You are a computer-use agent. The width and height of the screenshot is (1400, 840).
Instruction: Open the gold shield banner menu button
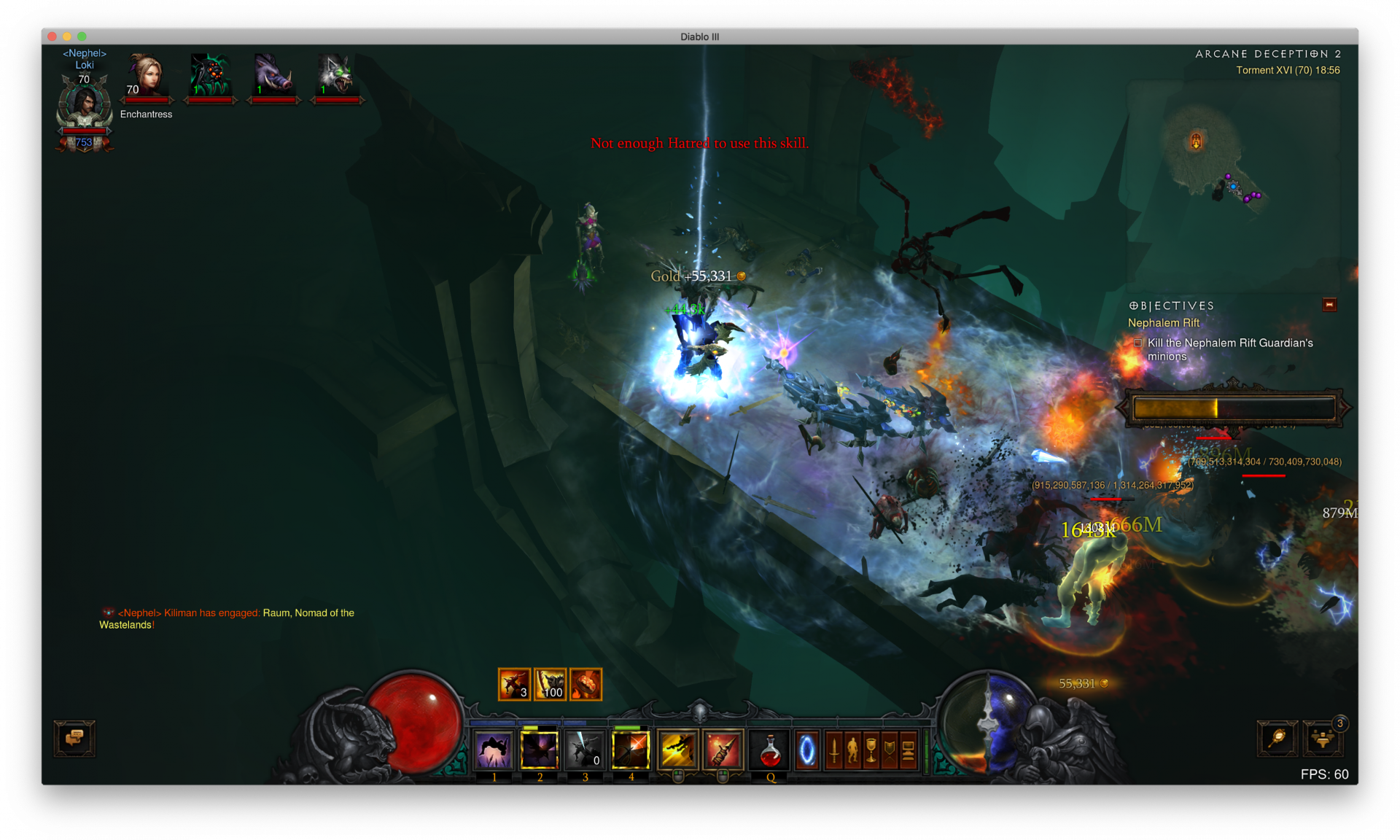tap(889, 750)
